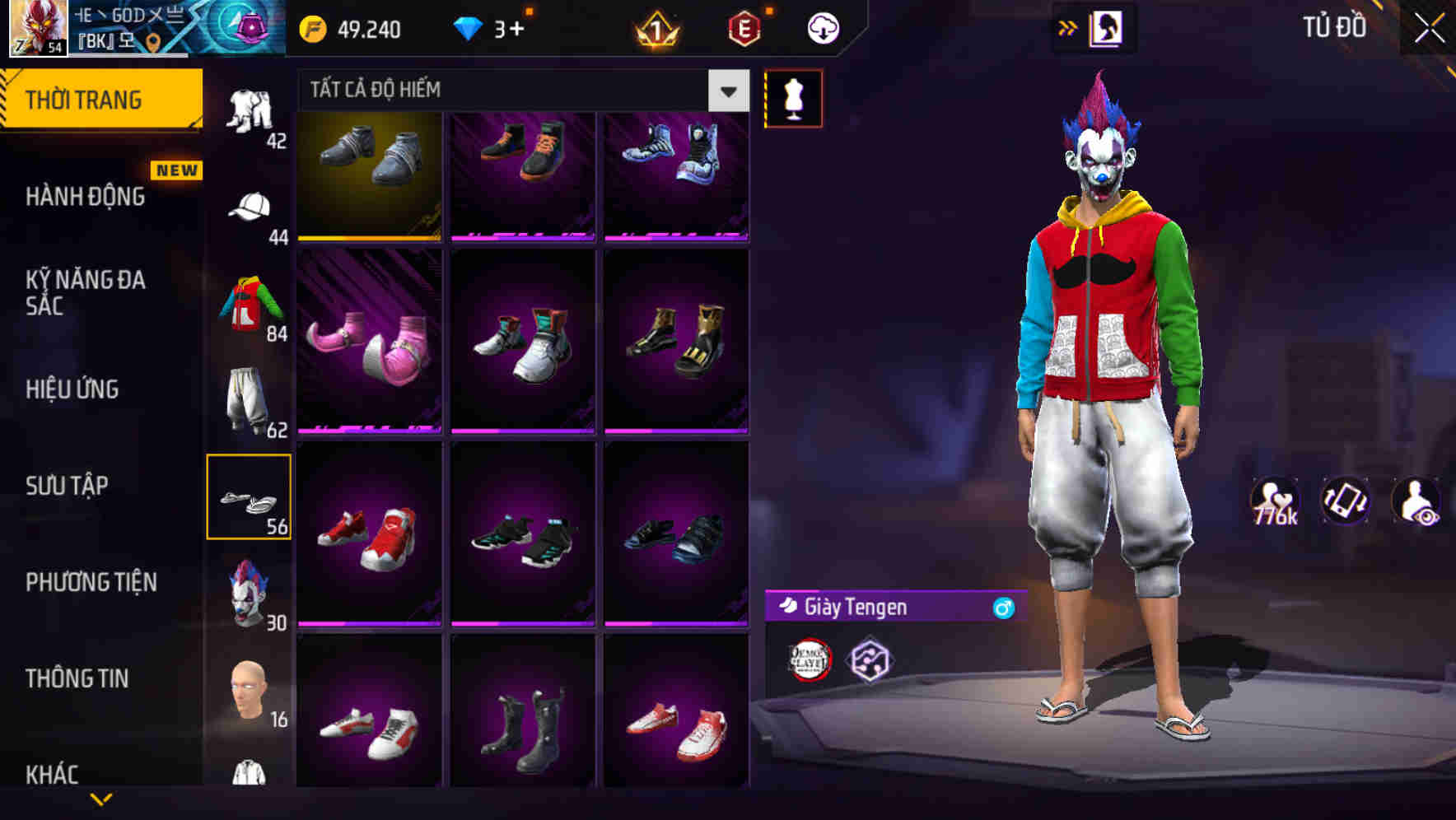Click the gold rank badge showing 1

[x=655, y=30]
